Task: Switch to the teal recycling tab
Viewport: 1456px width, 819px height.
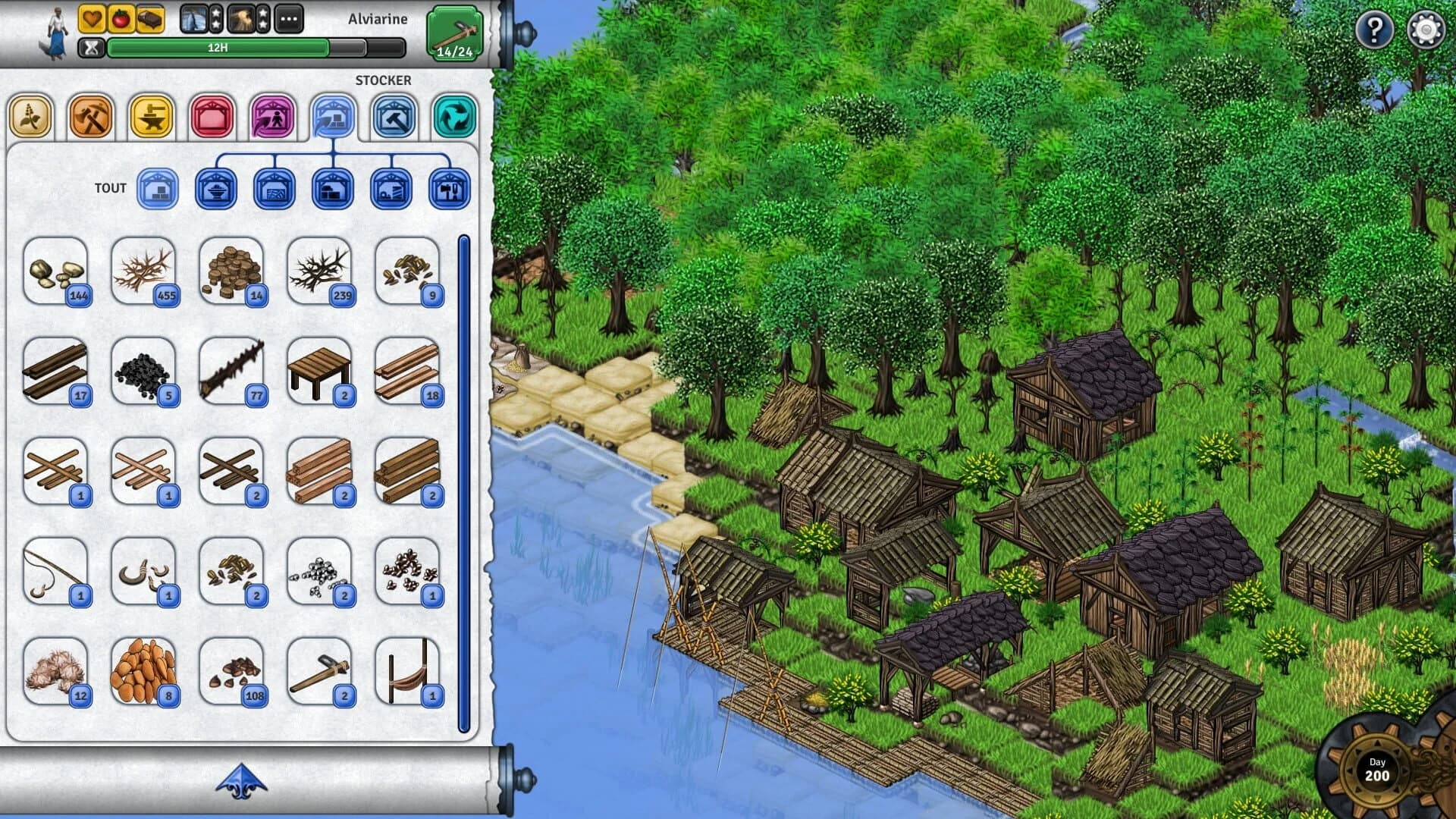Action: (452, 116)
